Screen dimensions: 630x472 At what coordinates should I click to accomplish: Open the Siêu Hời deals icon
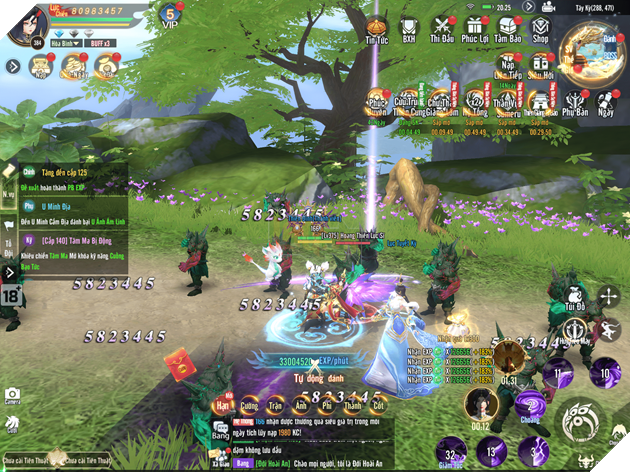(541, 68)
